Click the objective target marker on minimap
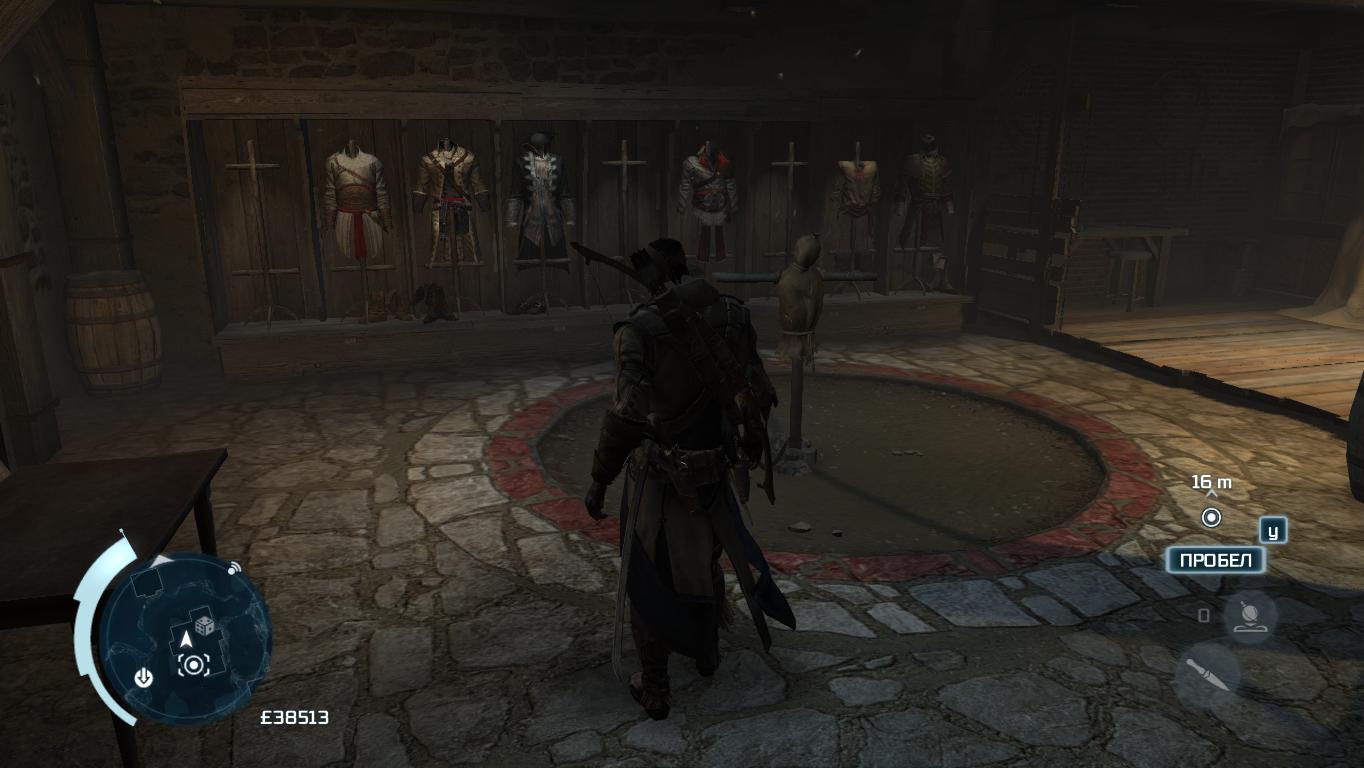This screenshot has width=1364, height=768. pos(193,665)
